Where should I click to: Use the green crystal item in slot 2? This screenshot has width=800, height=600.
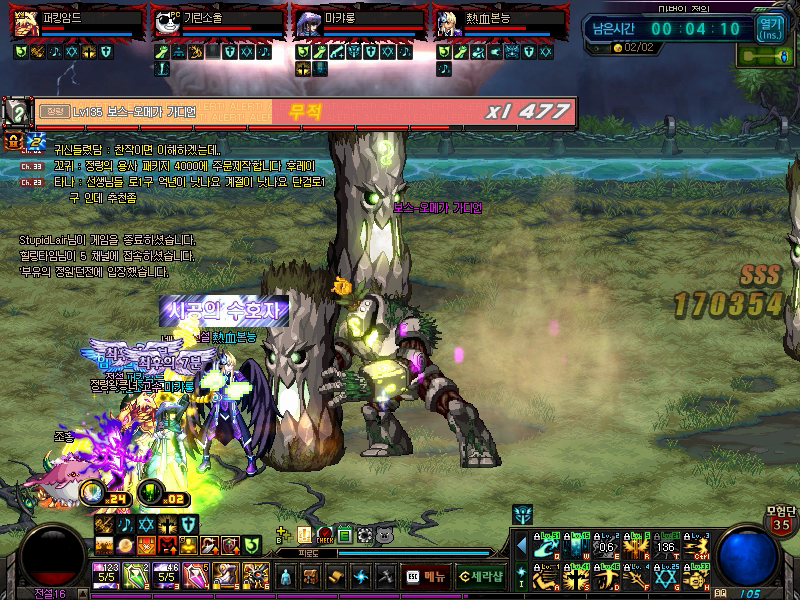pyautogui.click(x=136, y=575)
